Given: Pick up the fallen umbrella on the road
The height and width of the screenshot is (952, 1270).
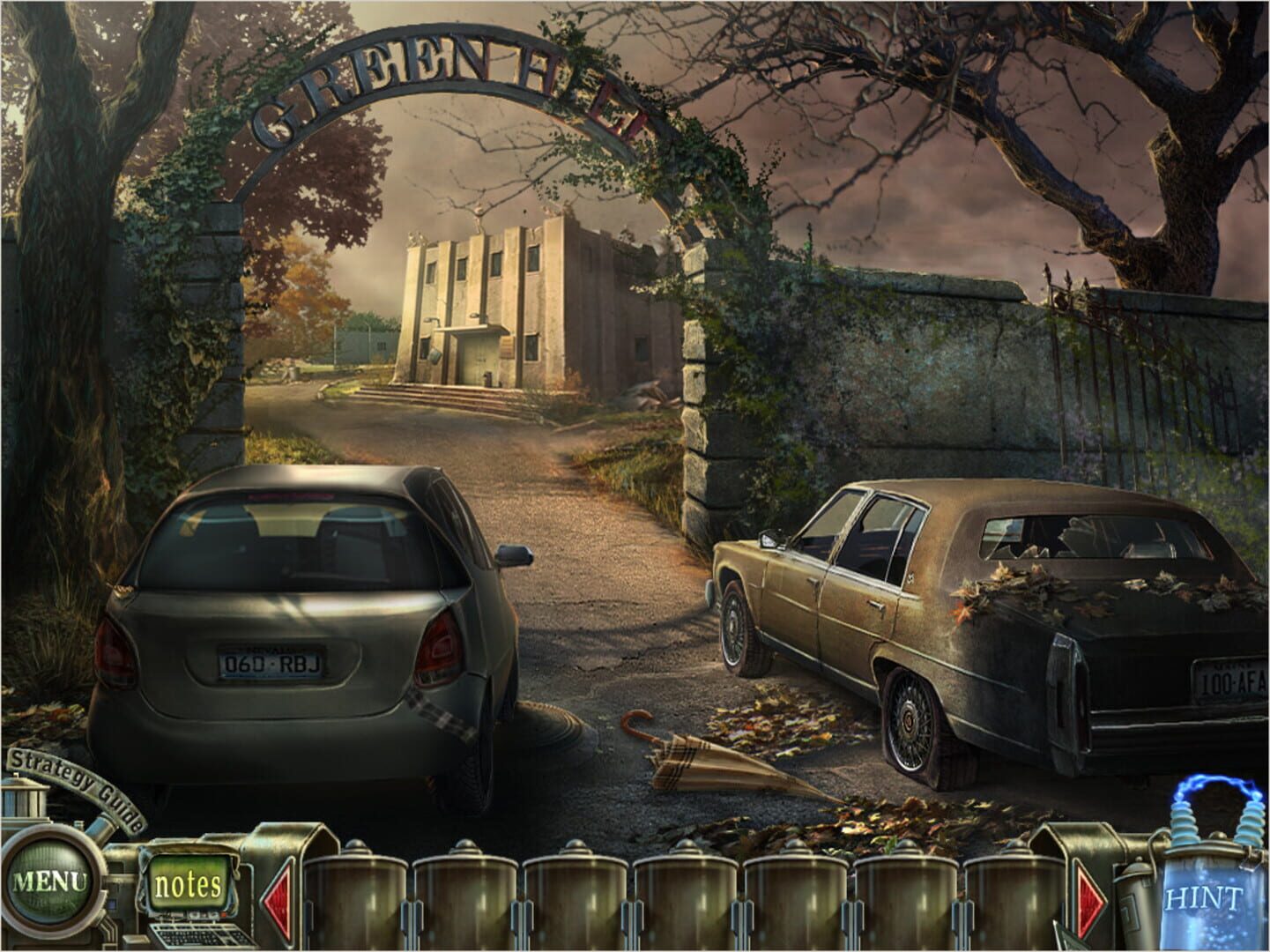Looking at the screenshot, I should pos(705,762).
